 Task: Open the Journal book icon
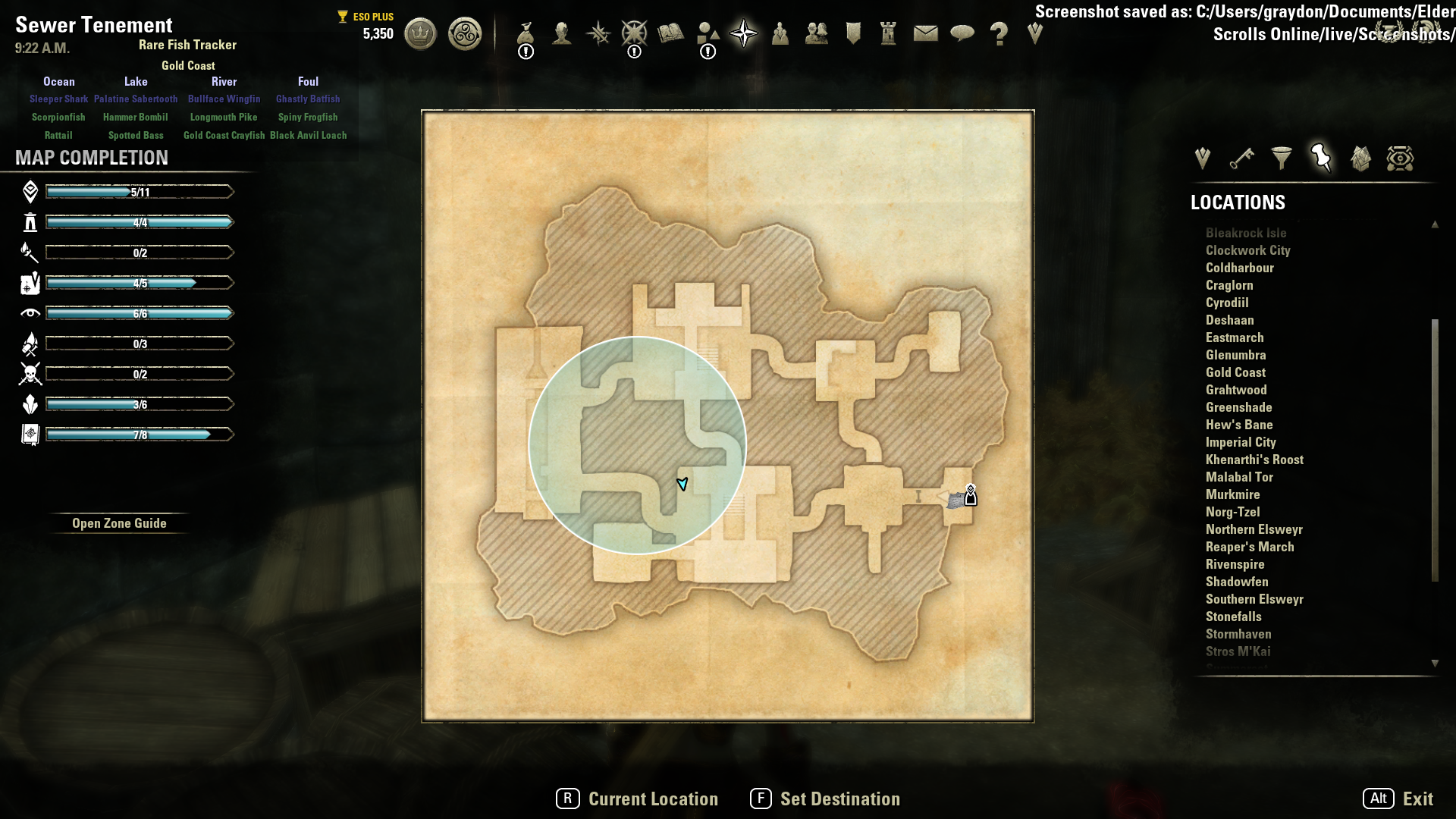coord(670,34)
